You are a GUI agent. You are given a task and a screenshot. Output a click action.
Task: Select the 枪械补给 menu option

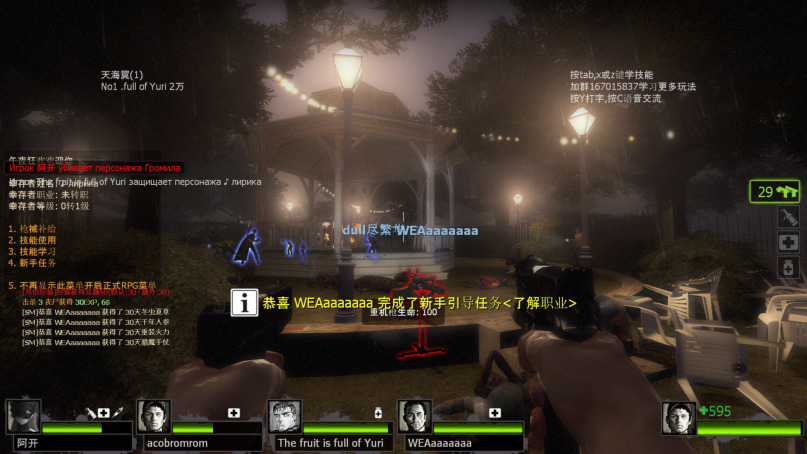(33, 229)
